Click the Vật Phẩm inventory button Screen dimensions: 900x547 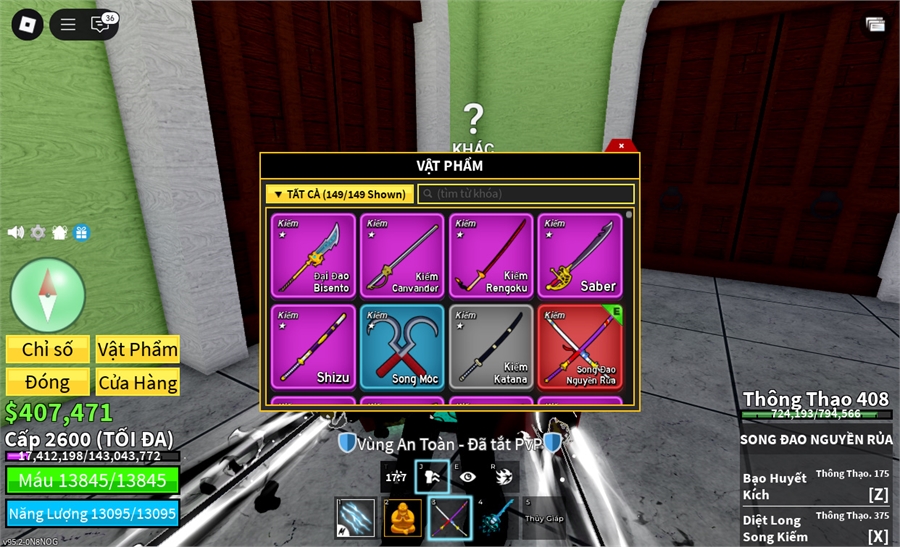click(x=138, y=349)
